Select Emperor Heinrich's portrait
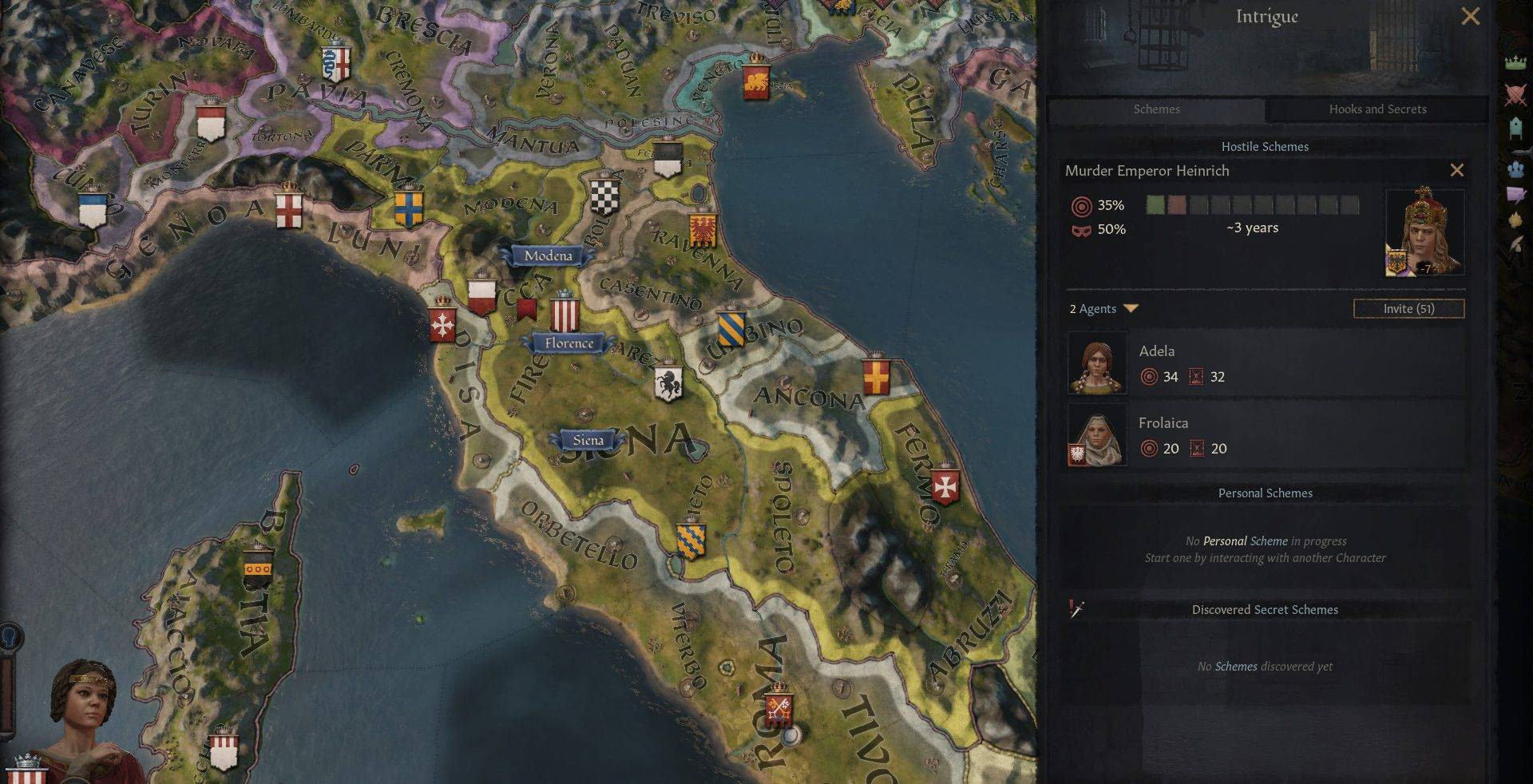This screenshot has width=1533, height=784. tap(1424, 232)
